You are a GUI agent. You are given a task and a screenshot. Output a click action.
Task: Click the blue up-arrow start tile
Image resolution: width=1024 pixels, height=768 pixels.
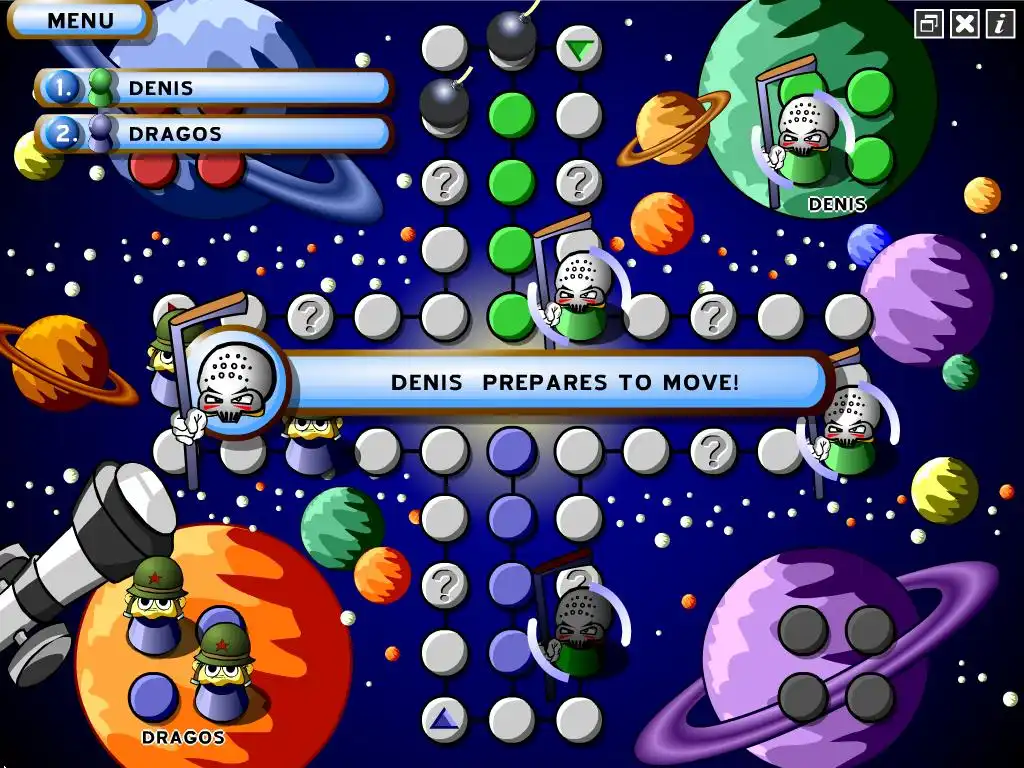click(x=444, y=718)
